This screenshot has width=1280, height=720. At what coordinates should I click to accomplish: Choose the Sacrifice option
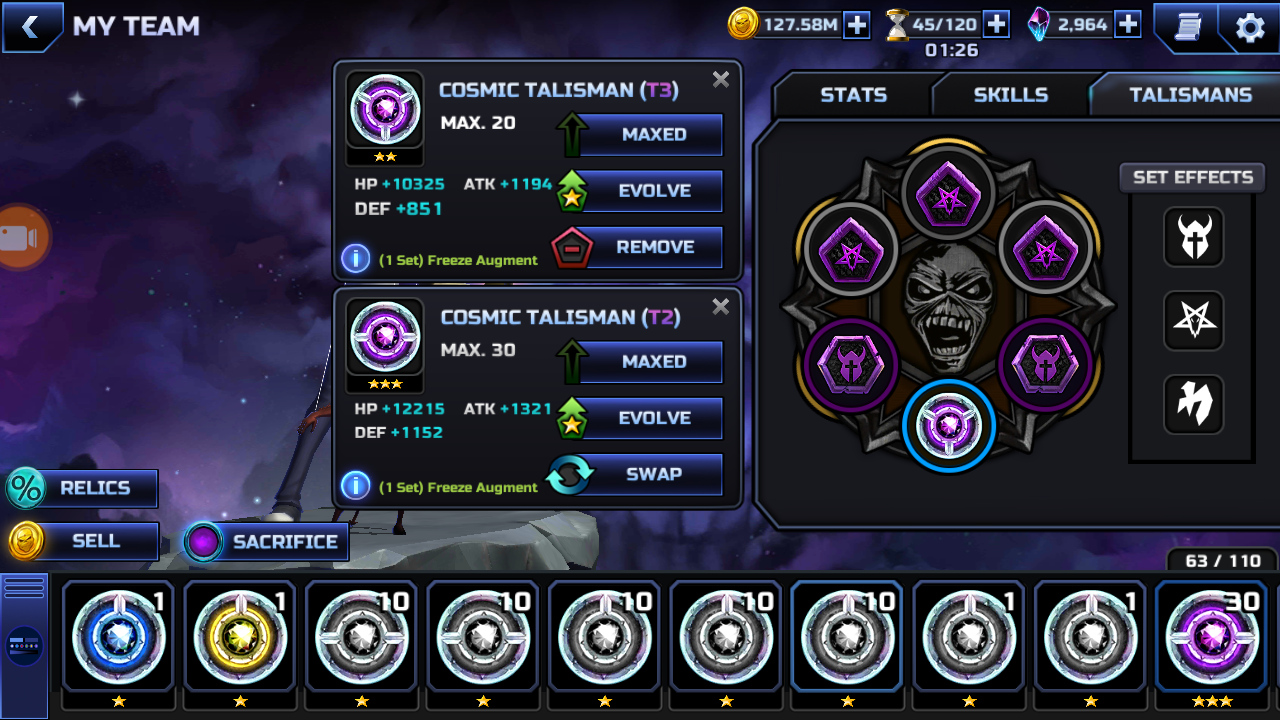click(266, 542)
